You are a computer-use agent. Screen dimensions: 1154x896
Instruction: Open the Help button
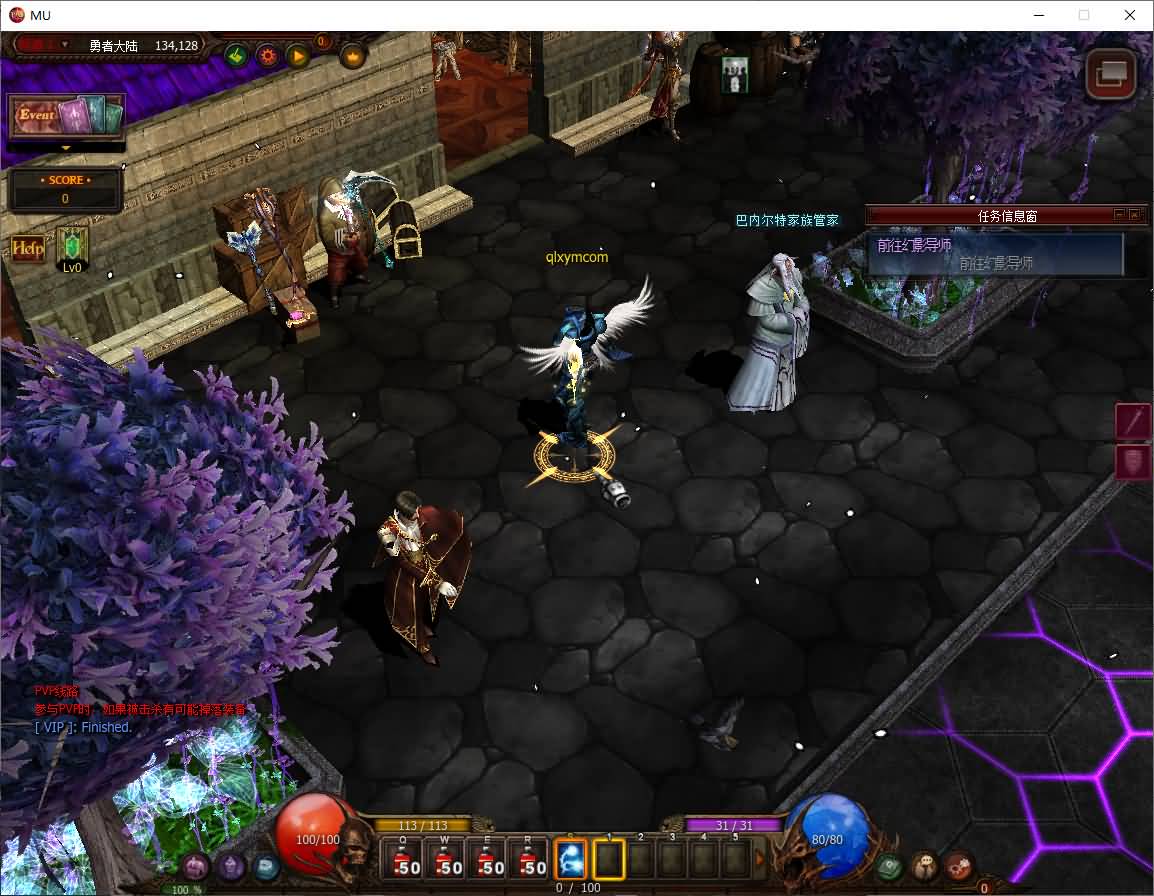pos(28,248)
